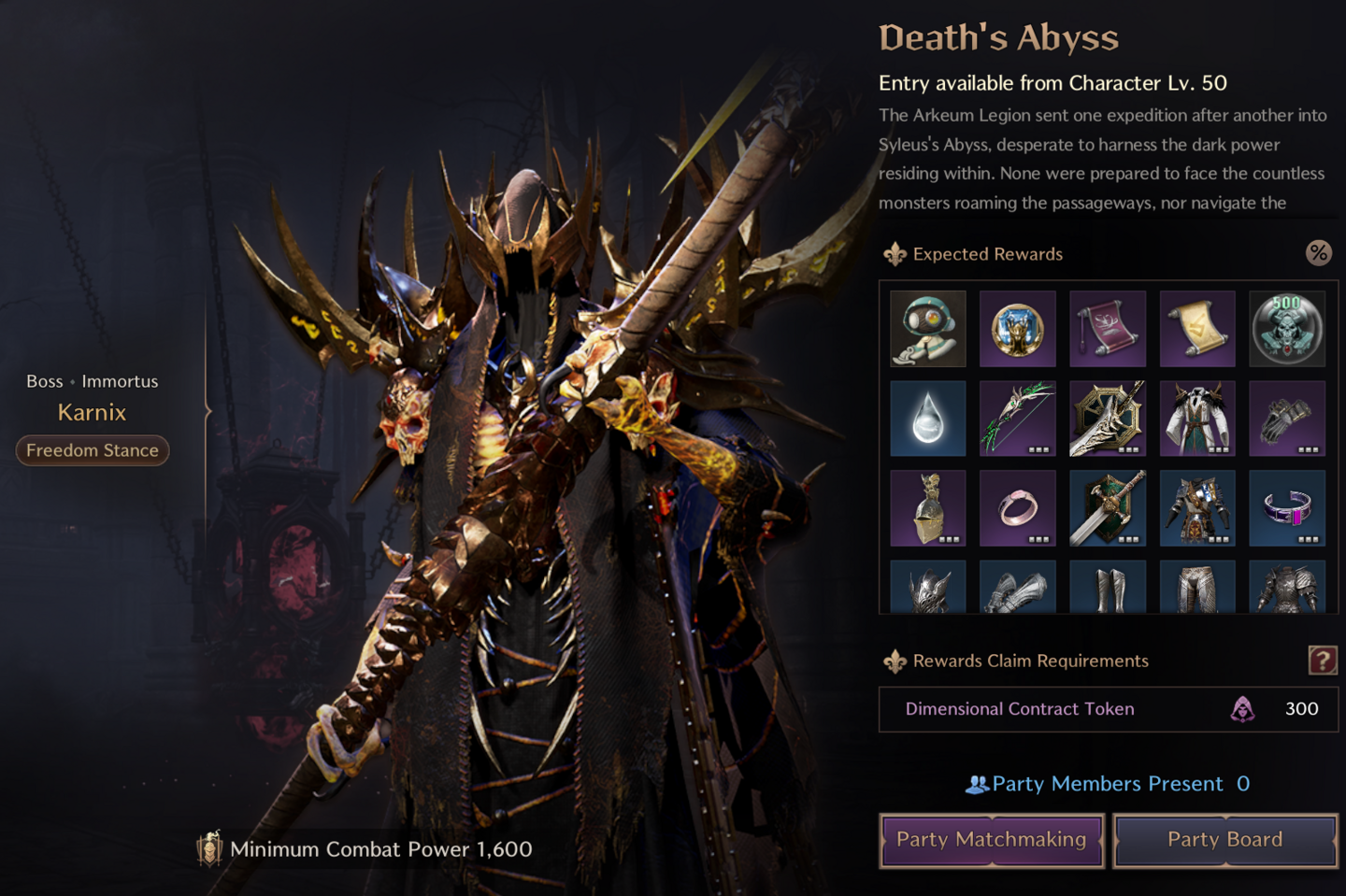Open the Party Board
The image size is (1346, 896).
[x=1225, y=840]
